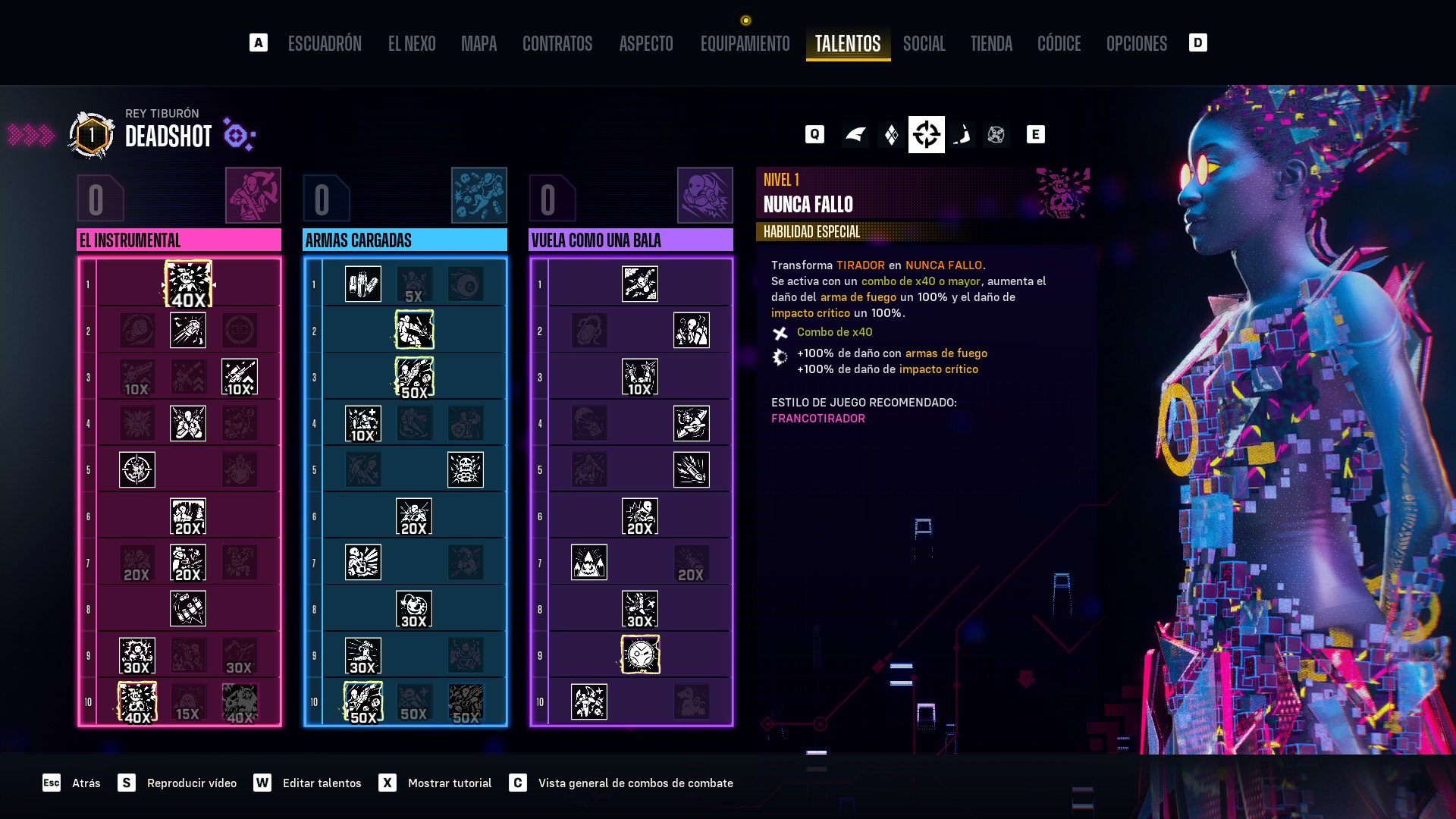Viewport: 1456px width, 819px height.
Task: Open the Escuadrón tab
Action: (325, 43)
